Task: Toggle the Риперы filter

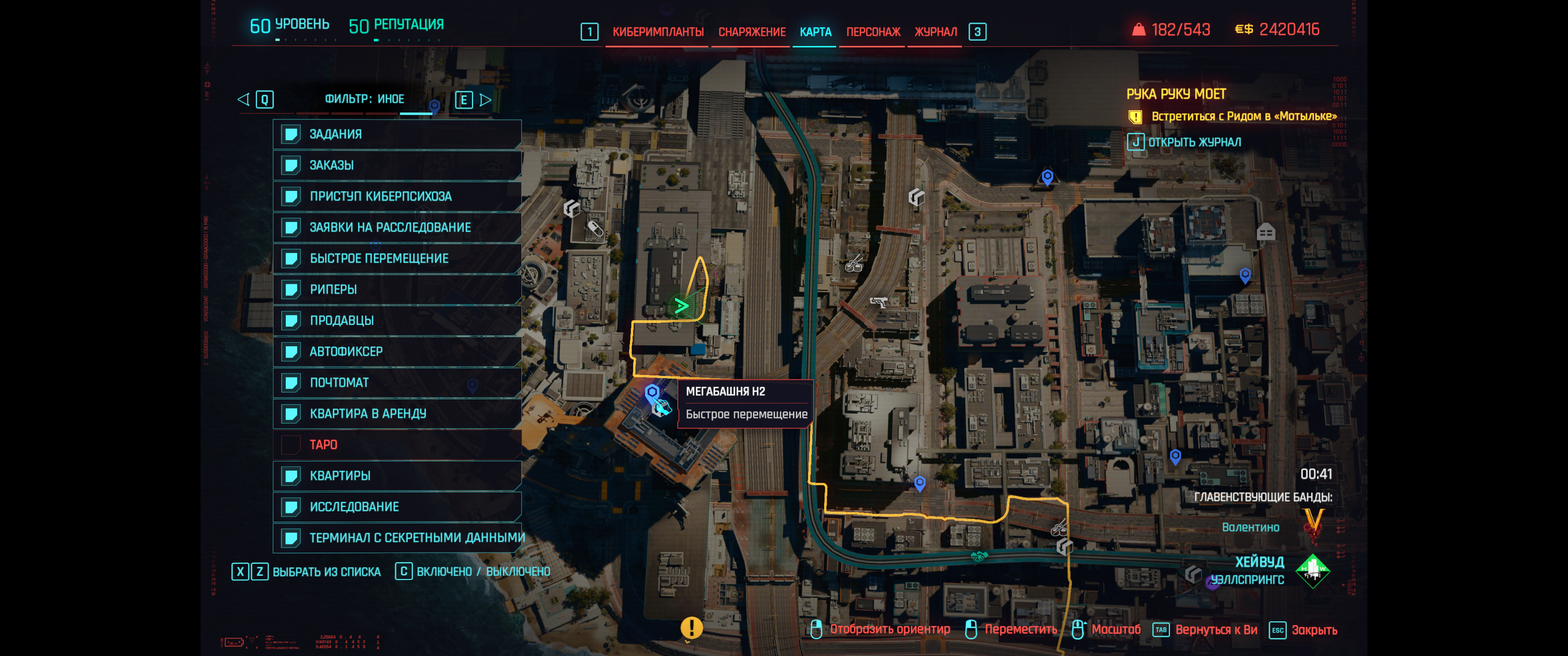Action: click(x=397, y=290)
